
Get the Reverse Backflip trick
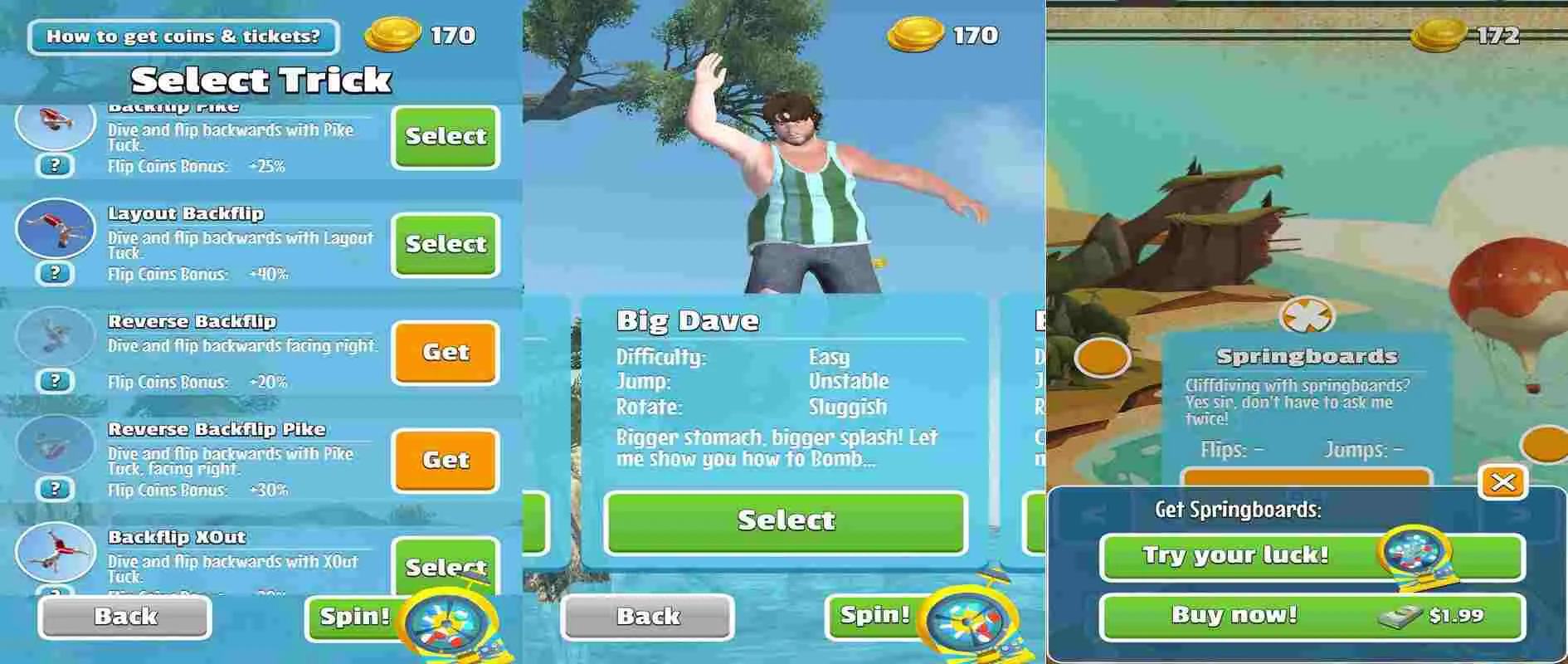tap(445, 353)
